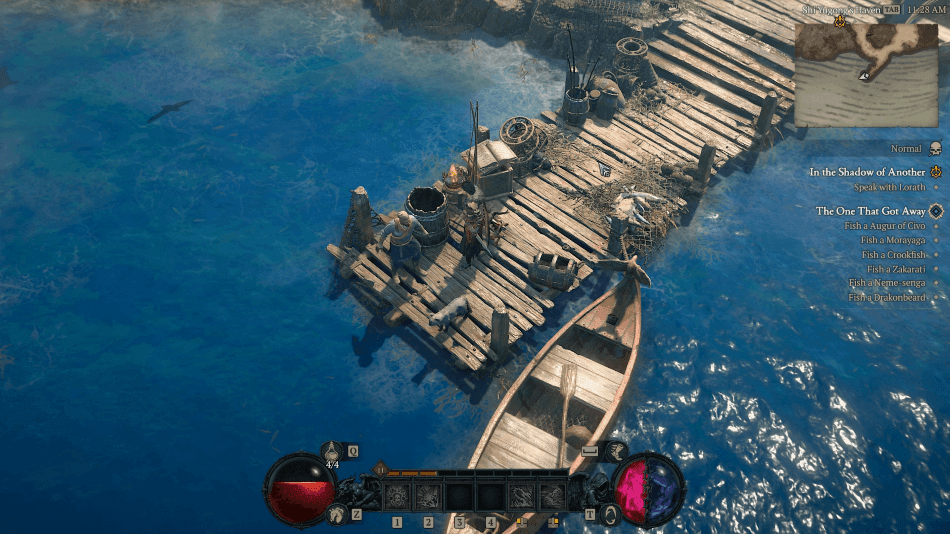Open the minimap

pyautogui.click(x=866, y=73)
